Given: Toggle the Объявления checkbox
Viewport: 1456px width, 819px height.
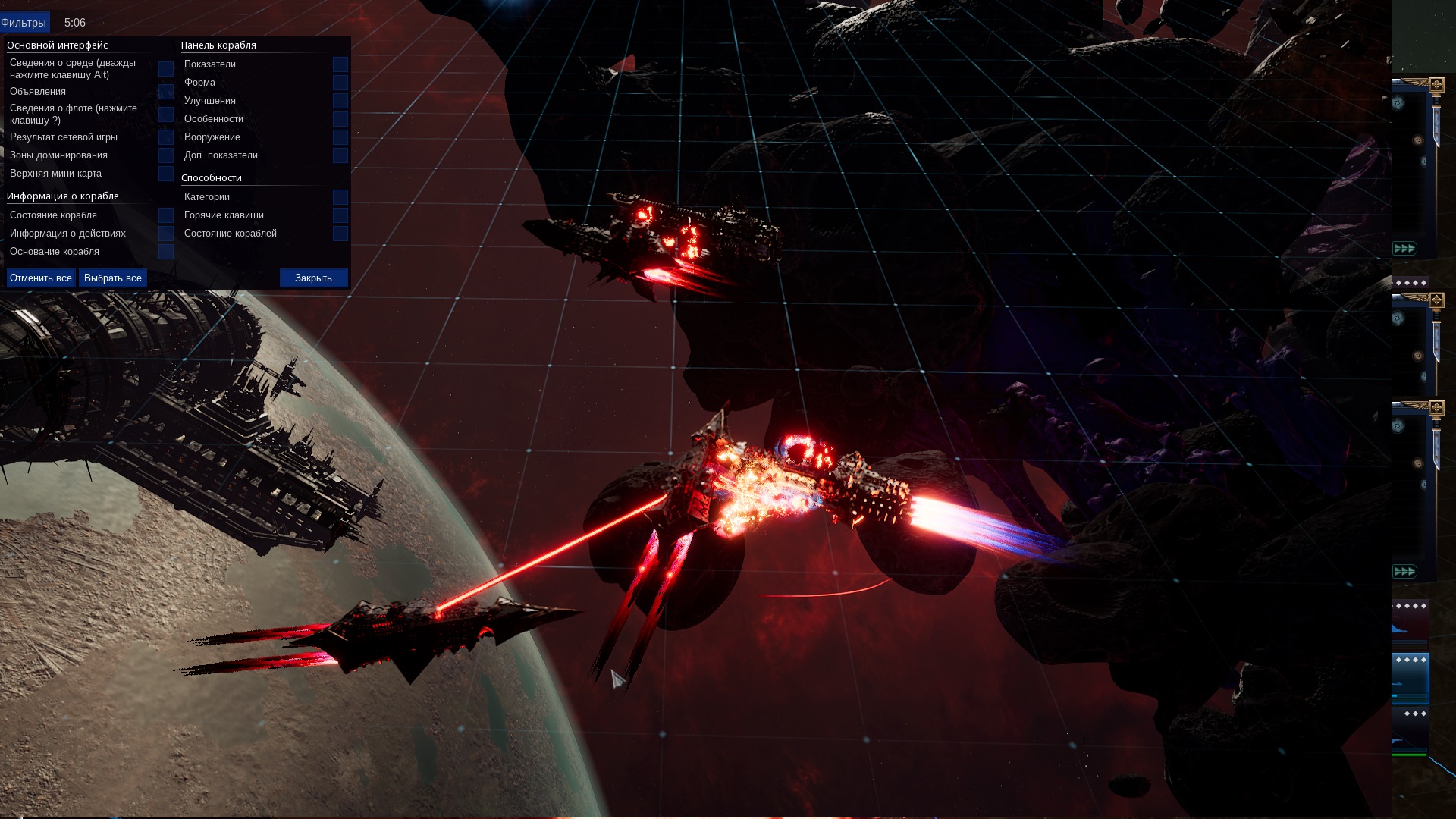Looking at the screenshot, I should (x=166, y=92).
